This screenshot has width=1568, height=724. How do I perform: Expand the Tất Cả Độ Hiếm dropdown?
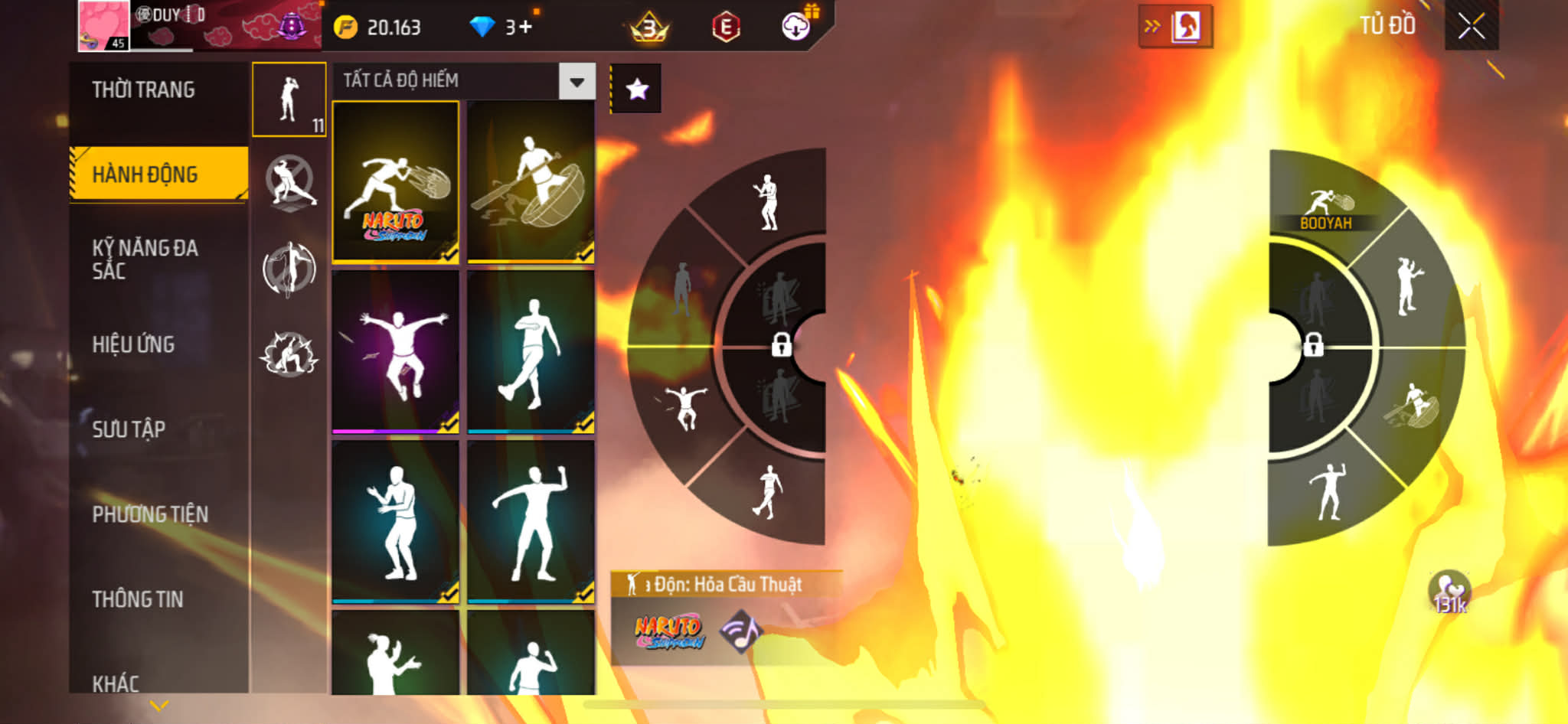click(x=577, y=81)
